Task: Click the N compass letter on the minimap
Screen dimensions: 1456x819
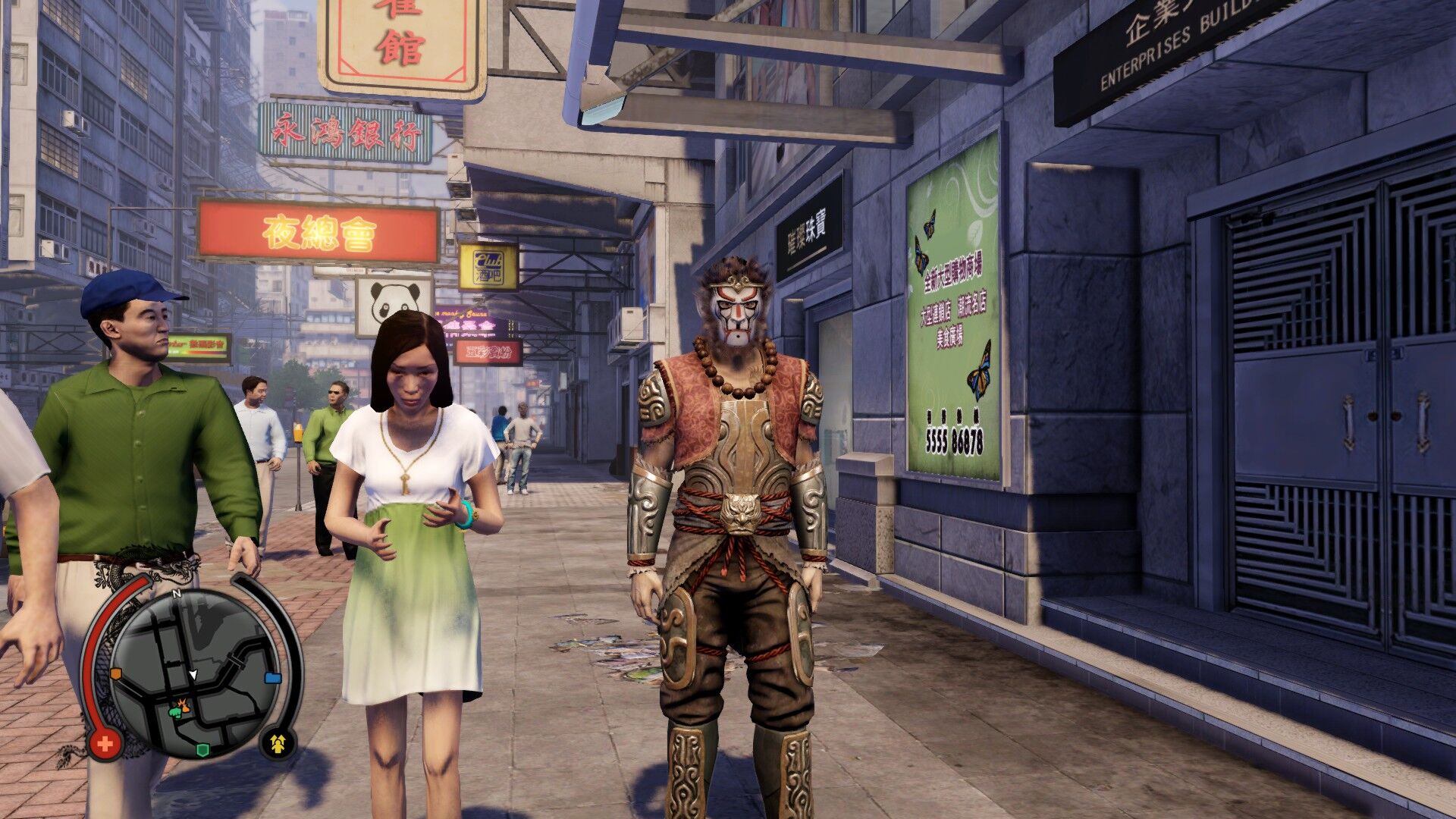Action: click(176, 592)
